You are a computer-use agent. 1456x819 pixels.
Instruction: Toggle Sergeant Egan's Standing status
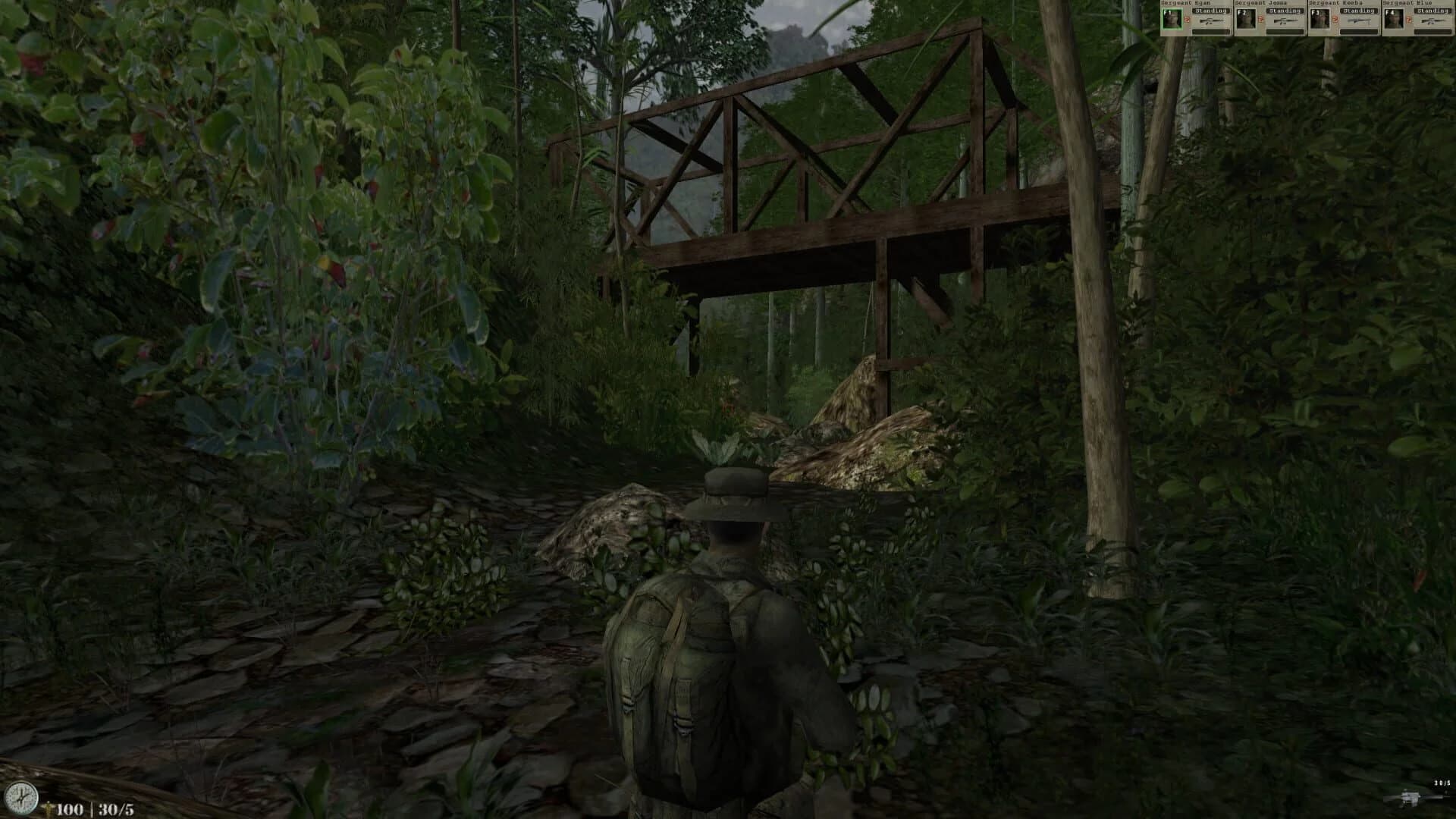point(1211,11)
